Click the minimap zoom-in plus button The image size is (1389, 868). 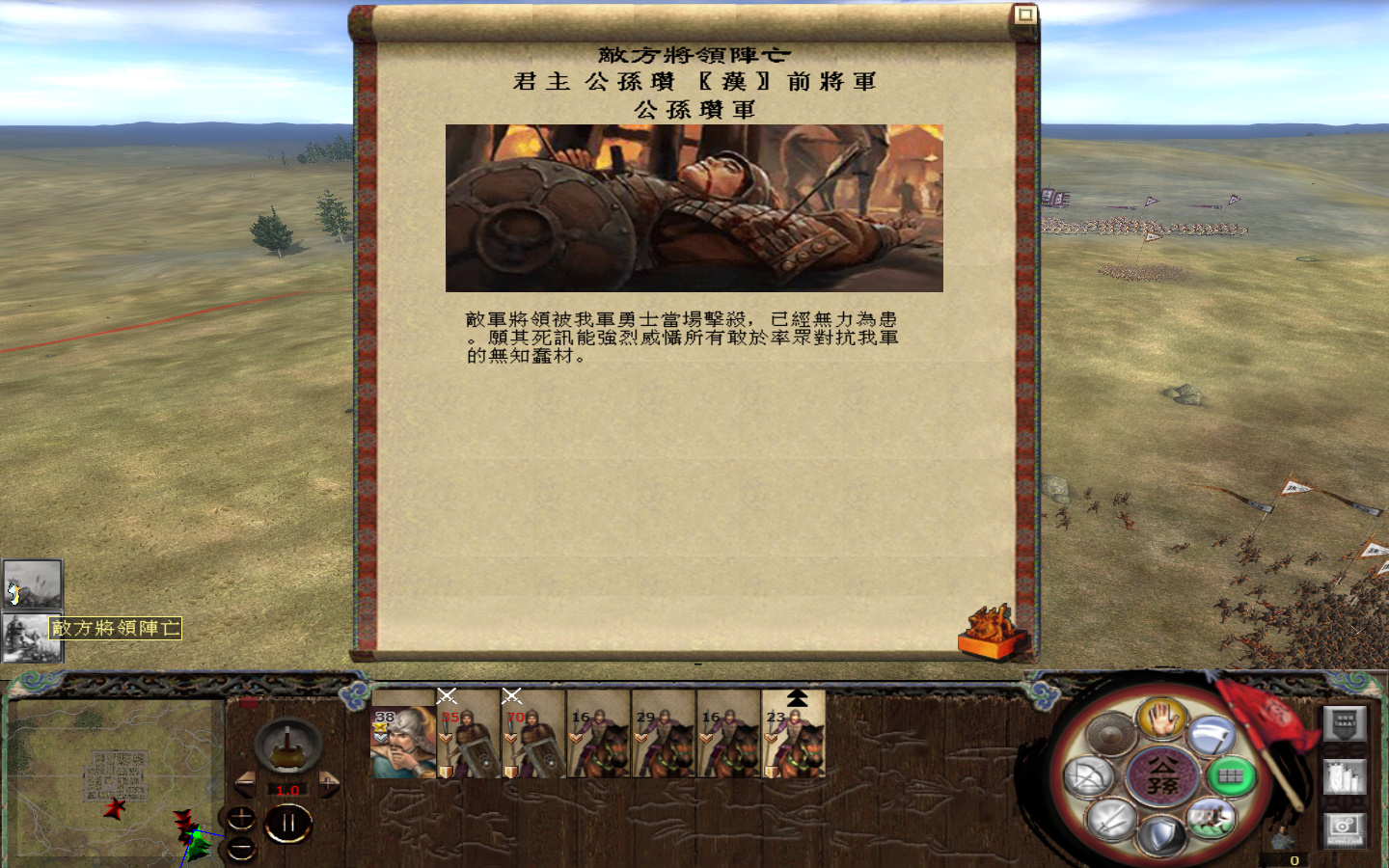pyautogui.click(x=241, y=818)
